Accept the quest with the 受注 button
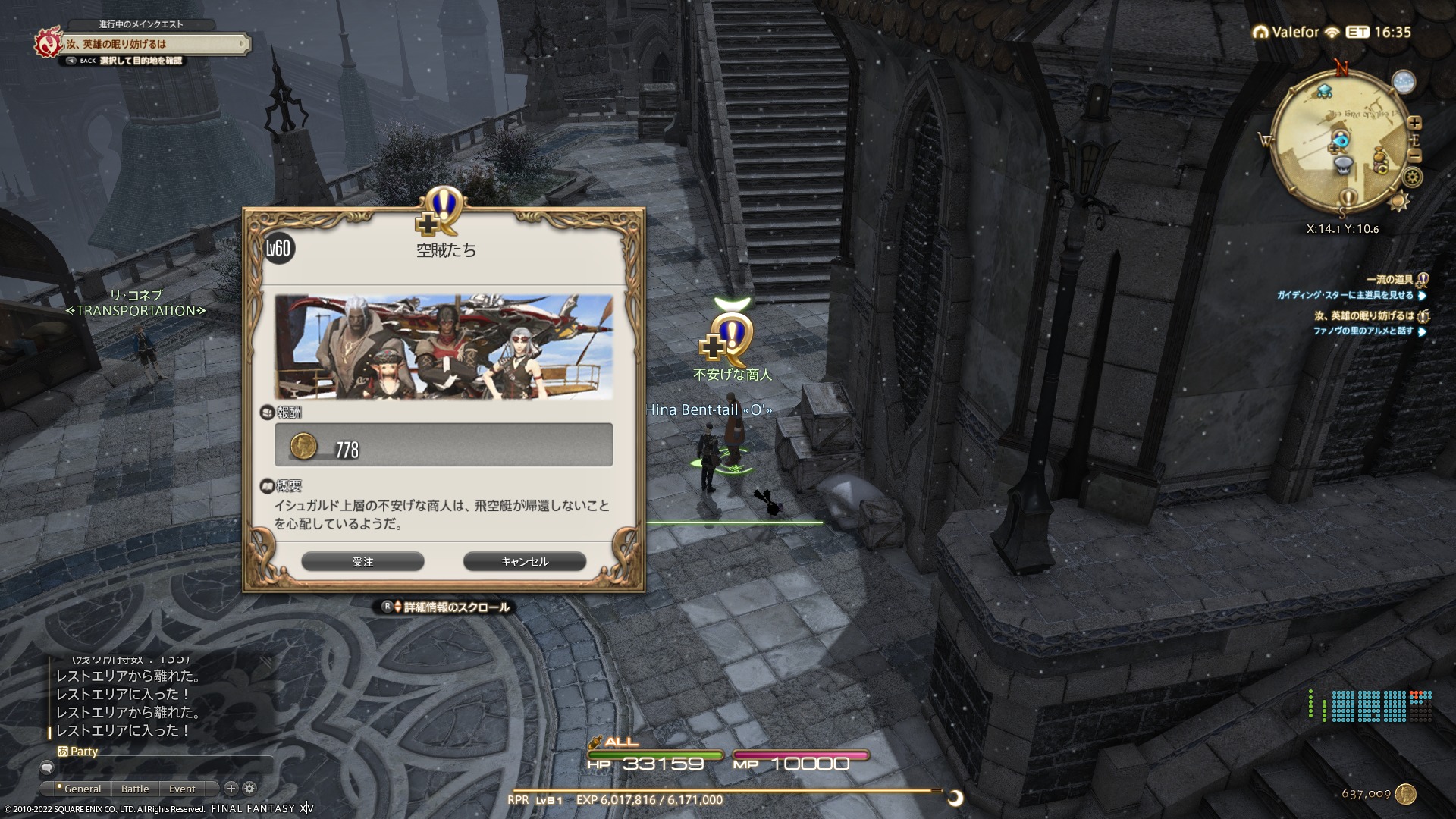Screen dimensions: 1456x819 (362, 561)
